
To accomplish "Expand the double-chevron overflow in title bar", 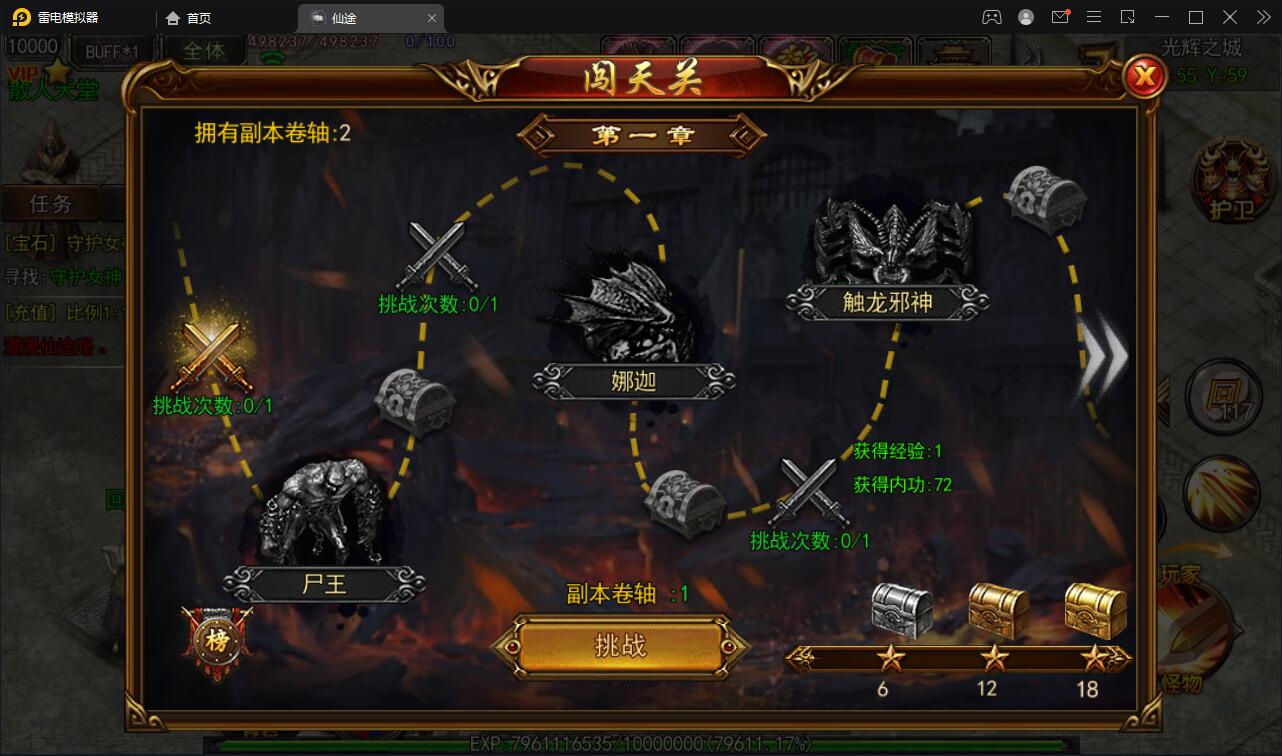I will 1263,17.
